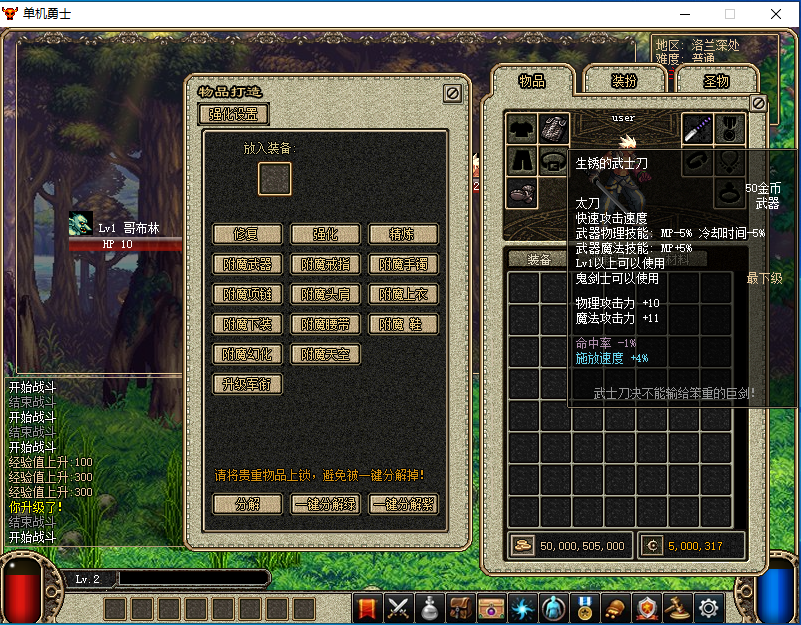Activate the 升级军衔 rank upgrade button

pos(247,384)
